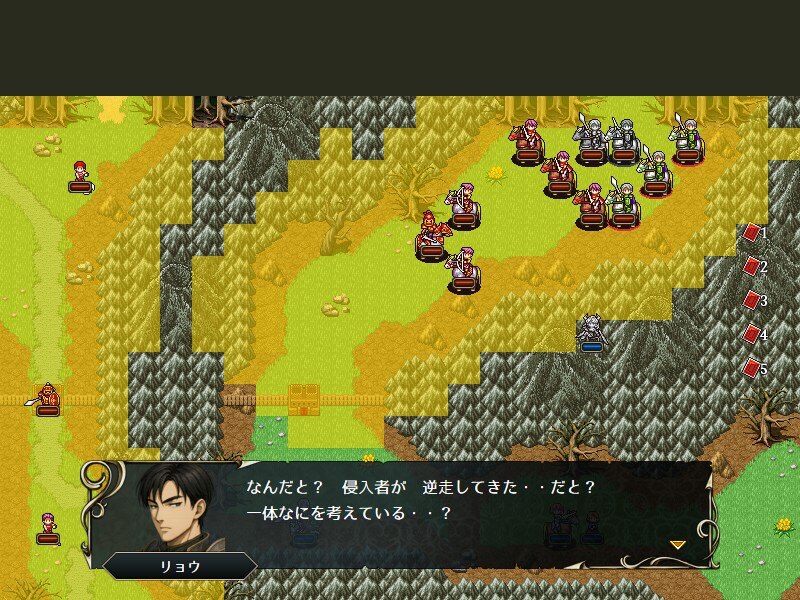The image size is (800, 600).
Task: Select the red marker numbered 1
Action: pyautogui.click(x=752, y=233)
